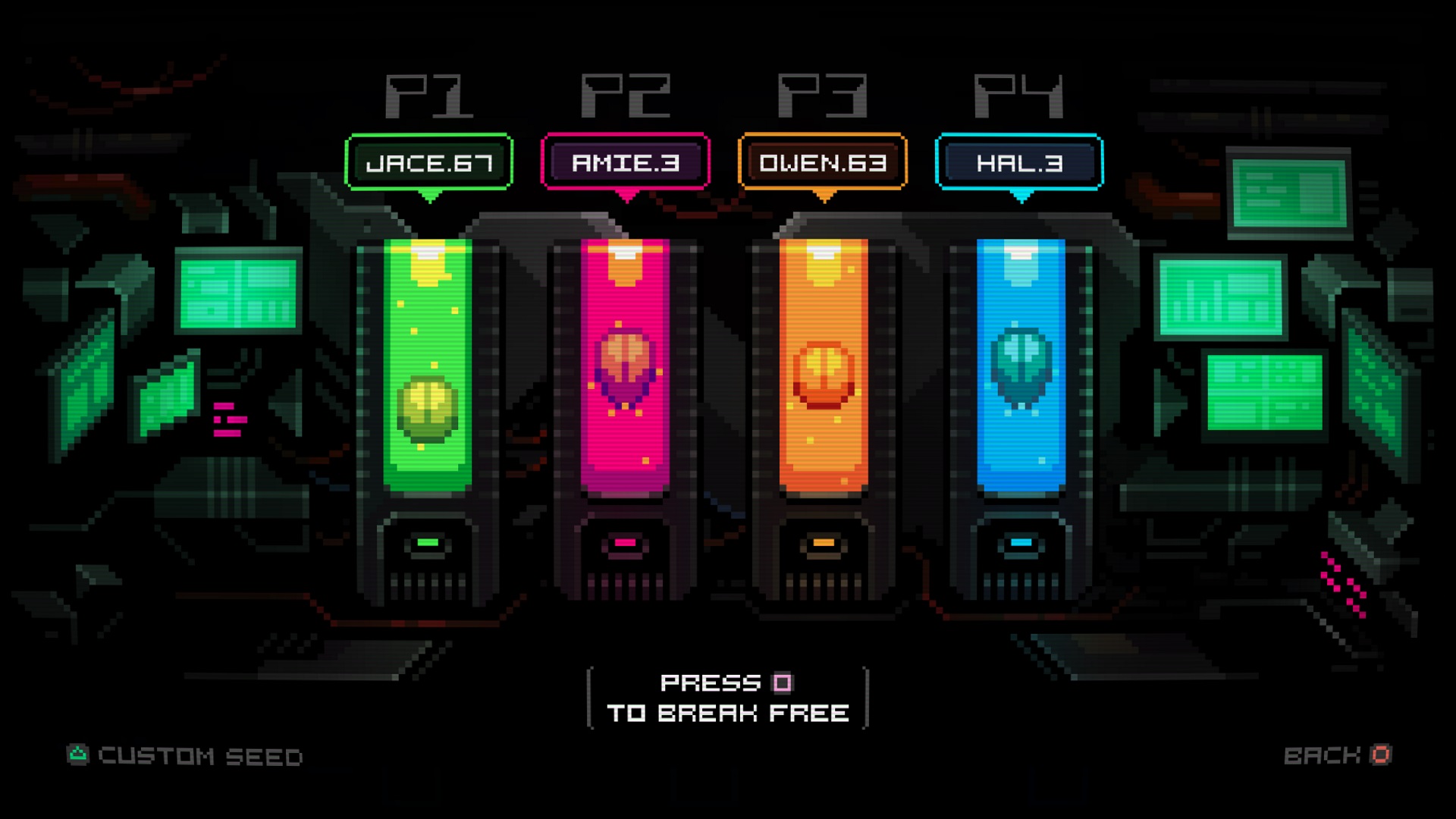The width and height of the screenshot is (1456, 819).
Task: Open the JACE.67 name plate dropdown
Action: 428,161
